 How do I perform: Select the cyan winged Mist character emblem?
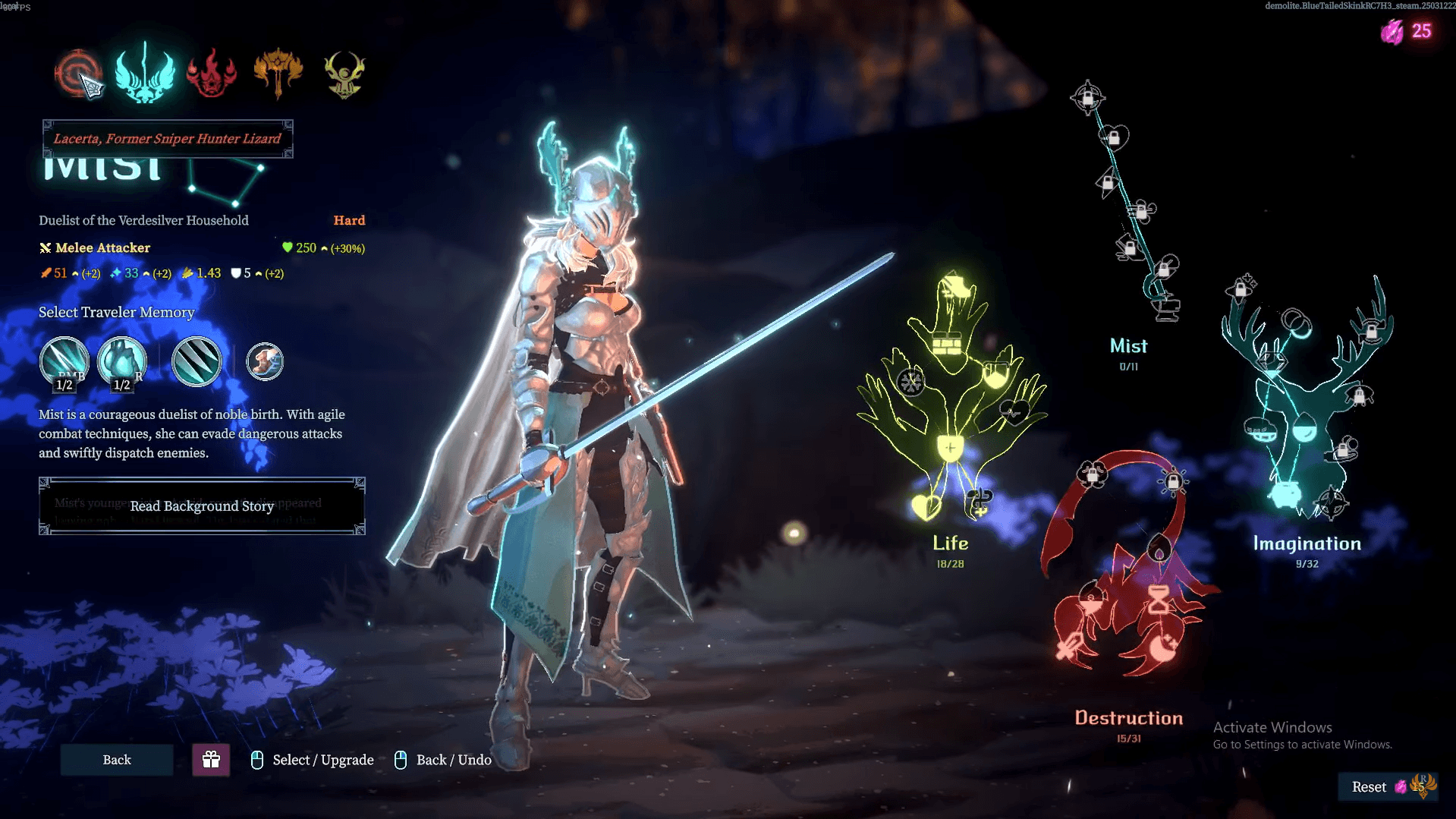pyautogui.click(x=144, y=73)
